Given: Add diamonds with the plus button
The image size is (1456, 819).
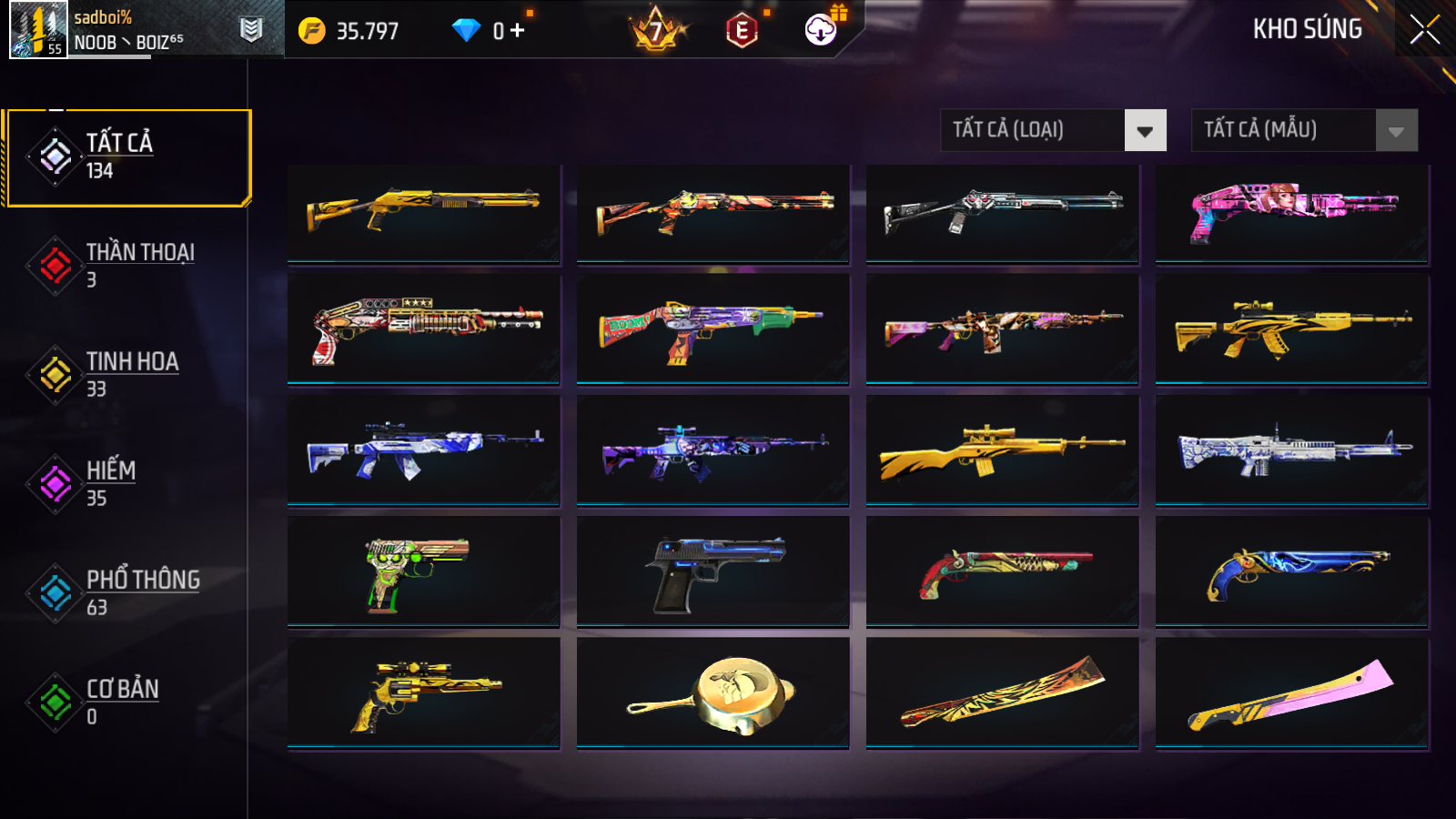Looking at the screenshot, I should pos(518,31).
